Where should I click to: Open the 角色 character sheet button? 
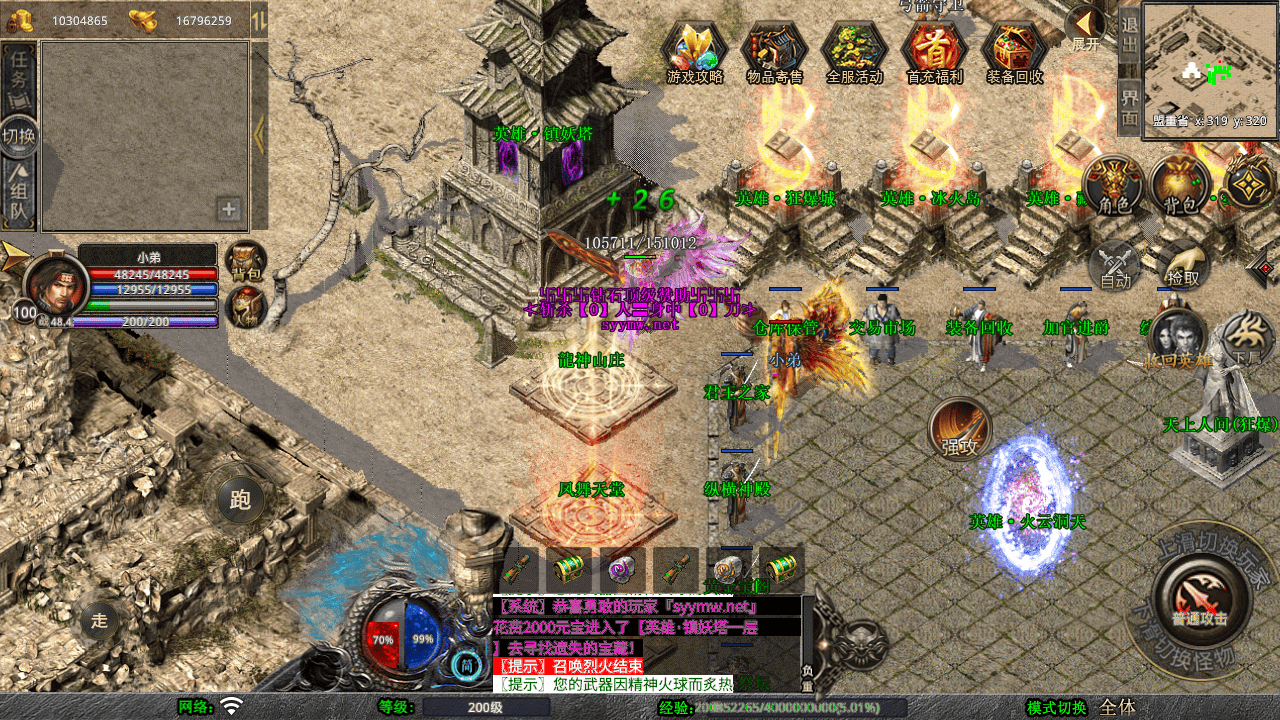(x=1114, y=186)
